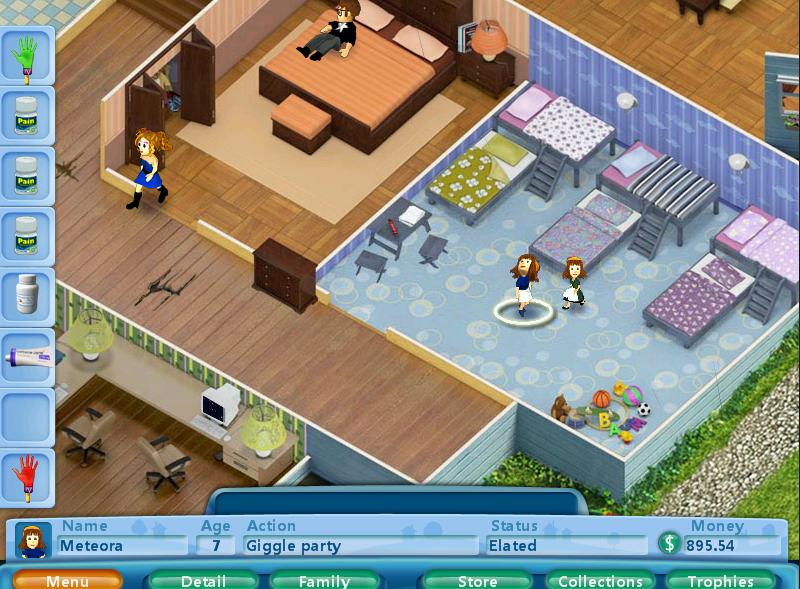Select the green praise hand
The height and width of the screenshot is (589, 800).
27,56
